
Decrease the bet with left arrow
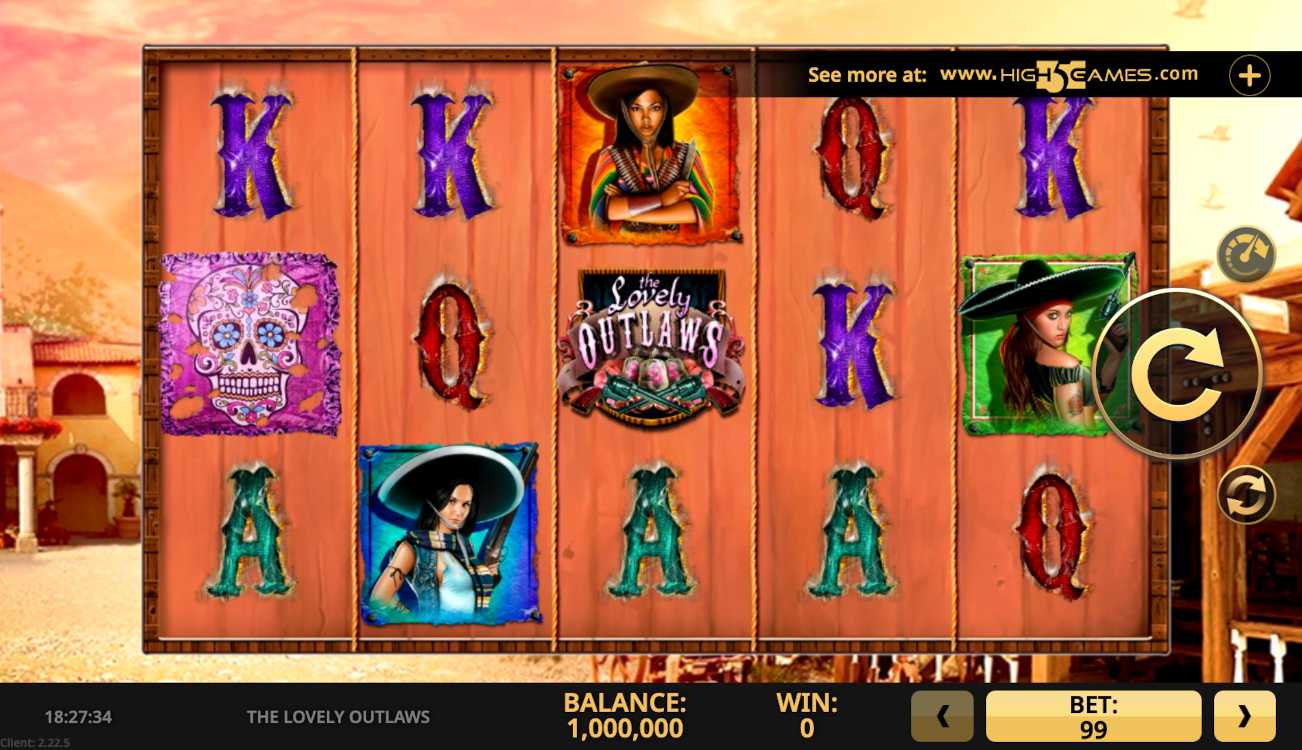click(x=941, y=716)
